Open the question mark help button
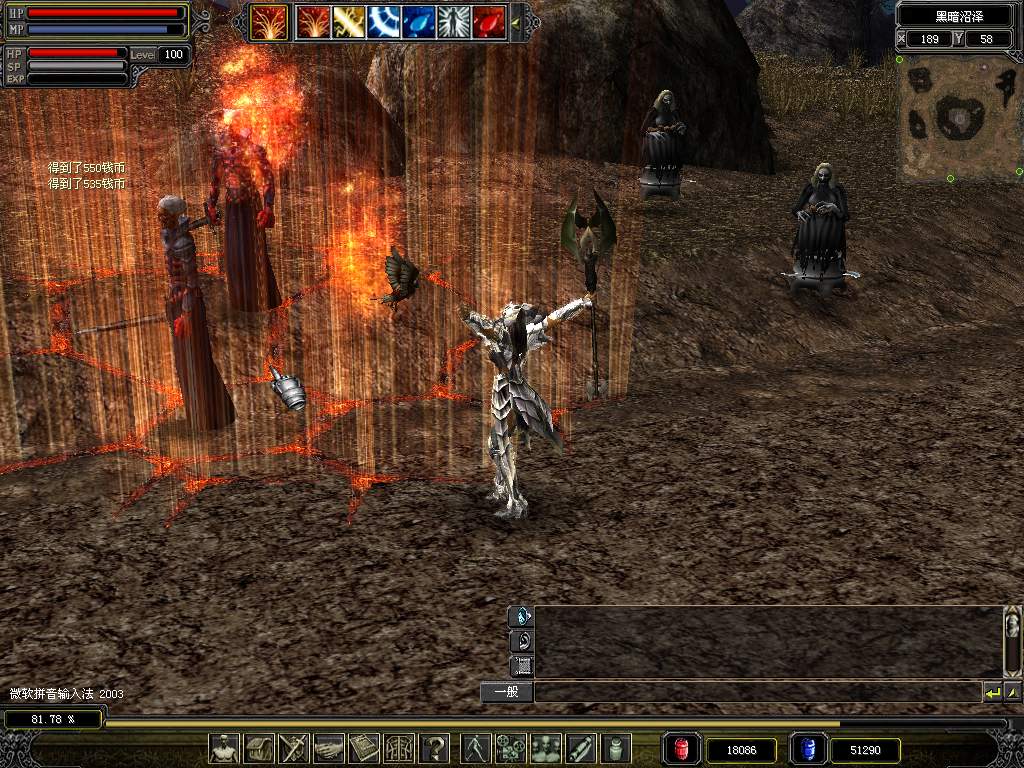 pos(435,748)
